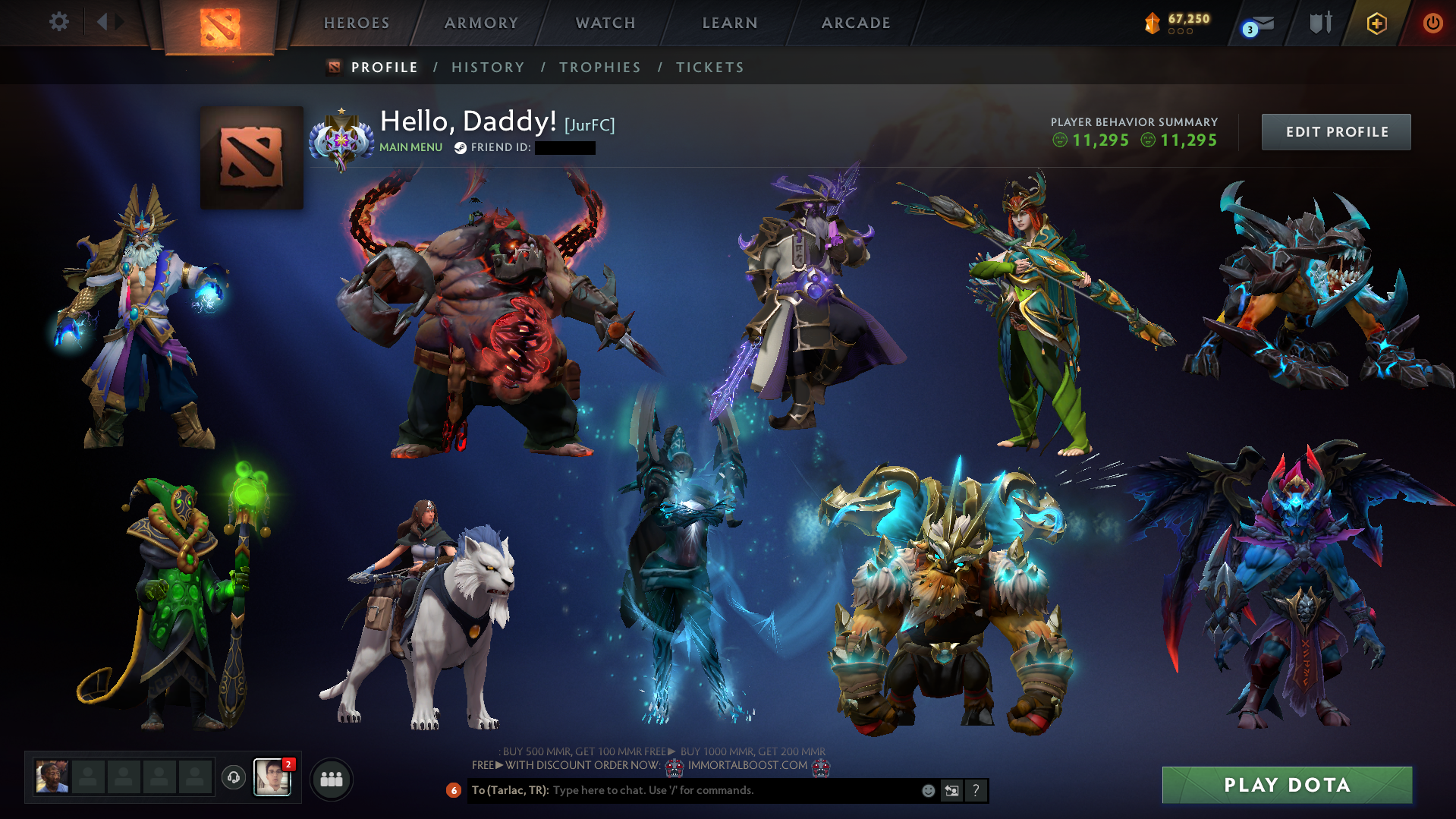Open the friends list icon
The width and height of the screenshot is (1456, 819).
[x=331, y=779]
